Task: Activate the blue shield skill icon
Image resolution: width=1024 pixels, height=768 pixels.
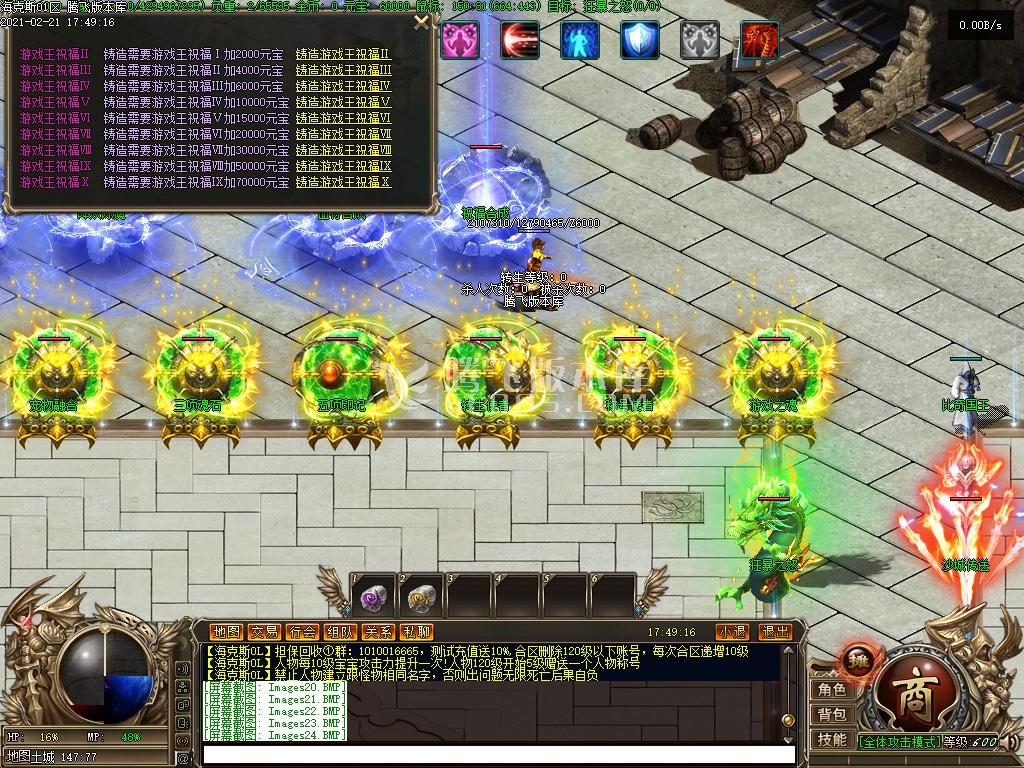Action: [x=640, y=40]
